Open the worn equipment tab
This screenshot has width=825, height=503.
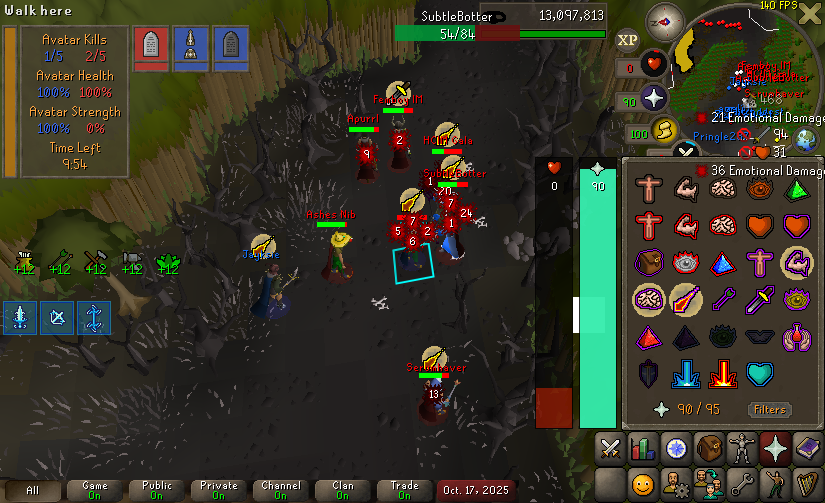742,447
